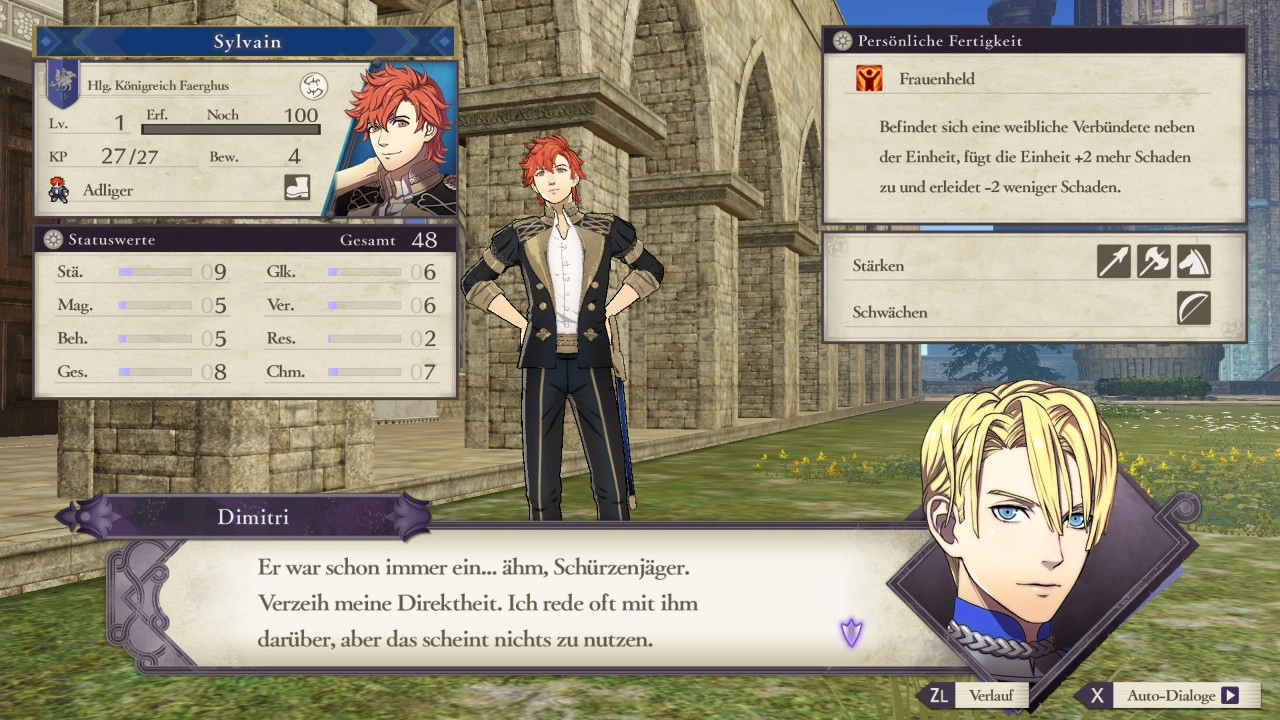Toggle Auto-Dialoge playback

click(x=1170, y=696)
